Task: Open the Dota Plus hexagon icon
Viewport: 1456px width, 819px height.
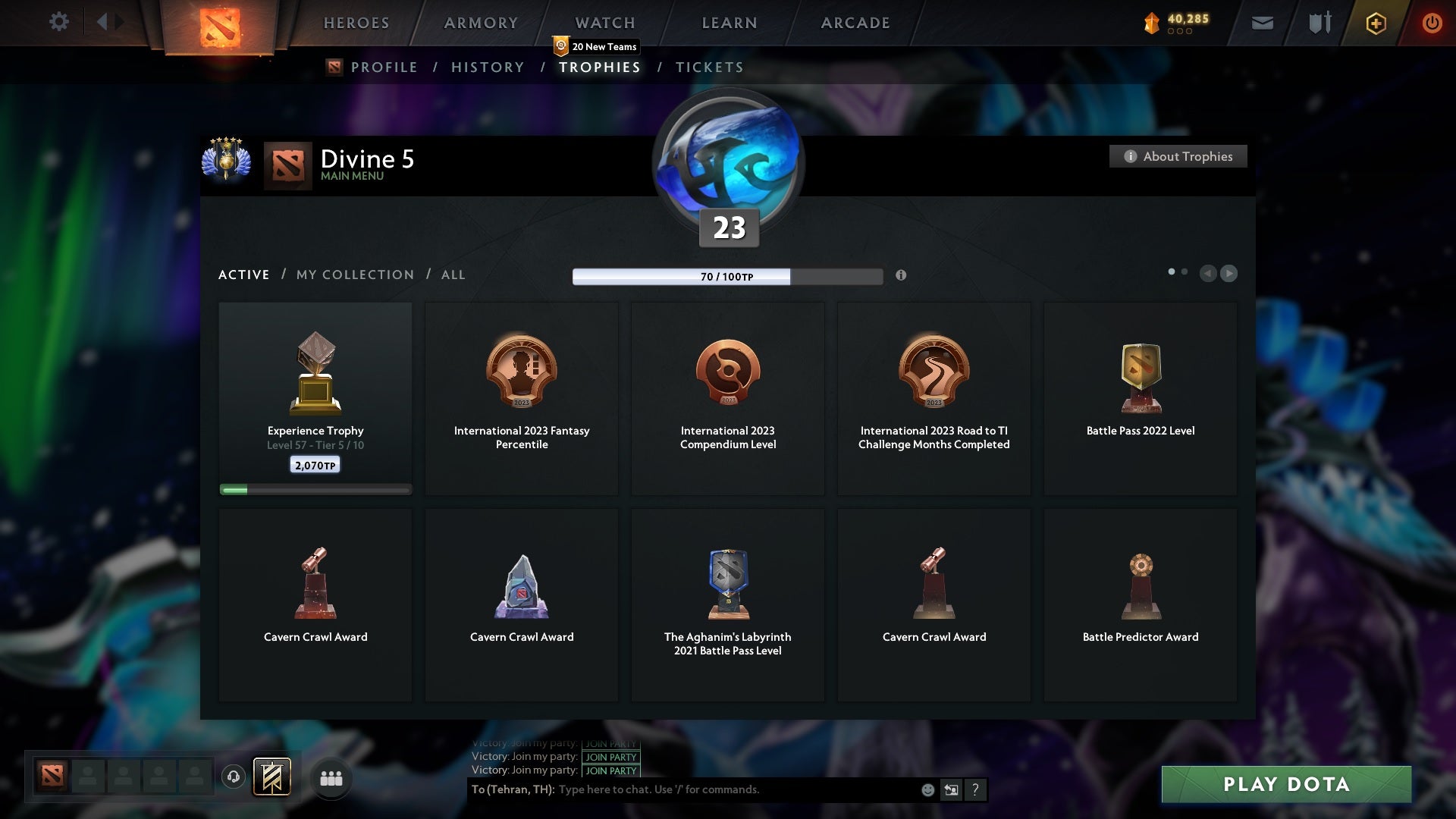Action: click(x=1375, y=23)
